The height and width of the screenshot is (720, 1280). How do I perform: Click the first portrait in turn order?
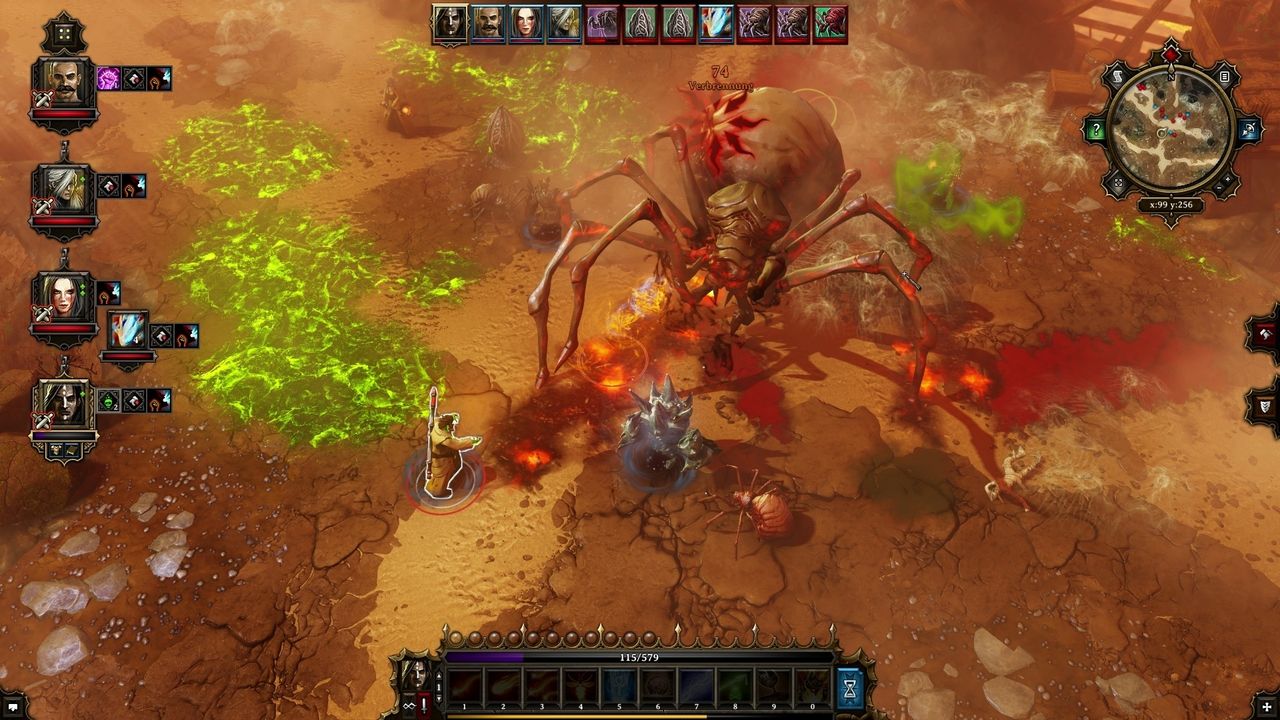(x=450, y=24)
